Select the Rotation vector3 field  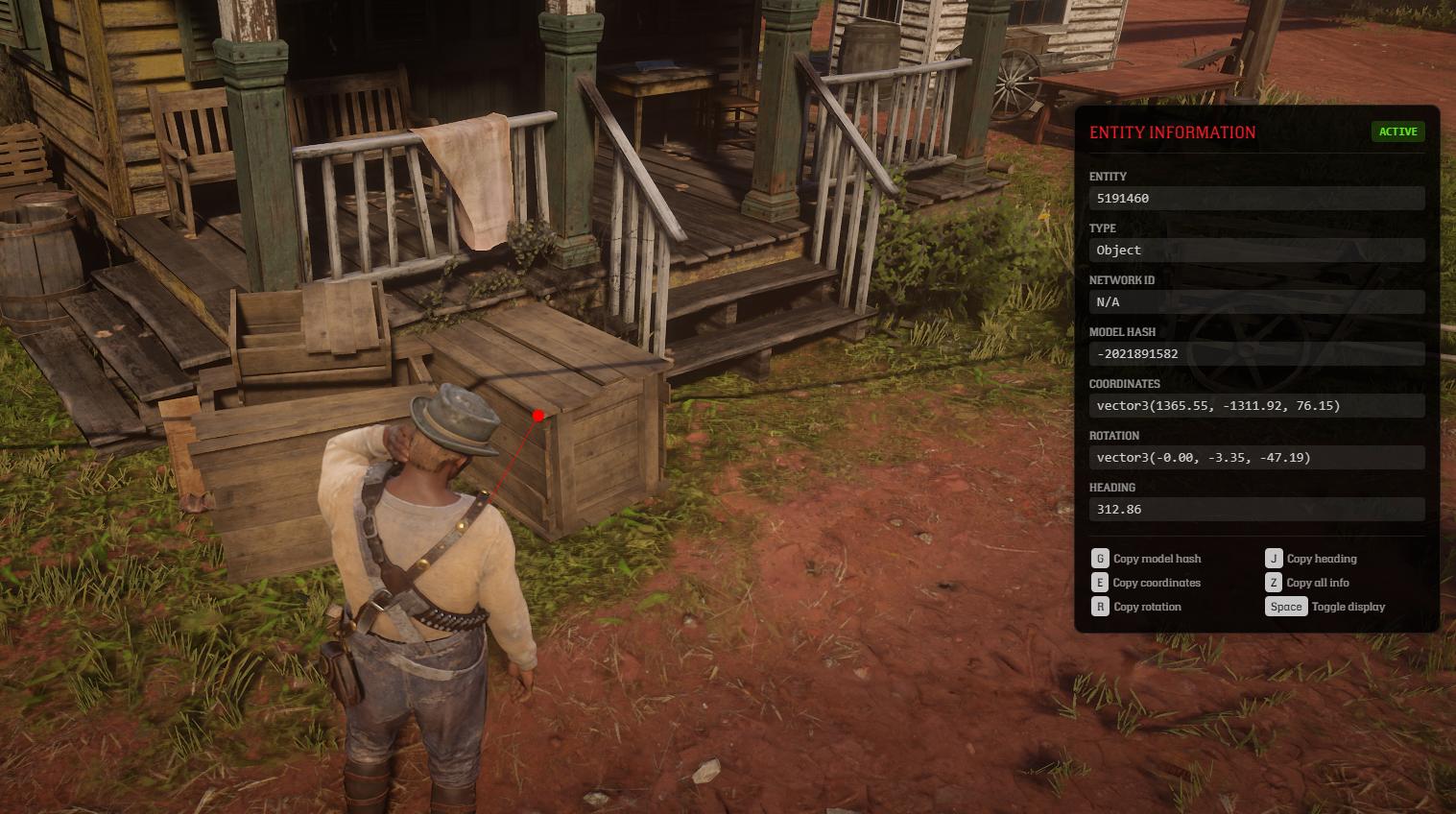click(1255, 458)
